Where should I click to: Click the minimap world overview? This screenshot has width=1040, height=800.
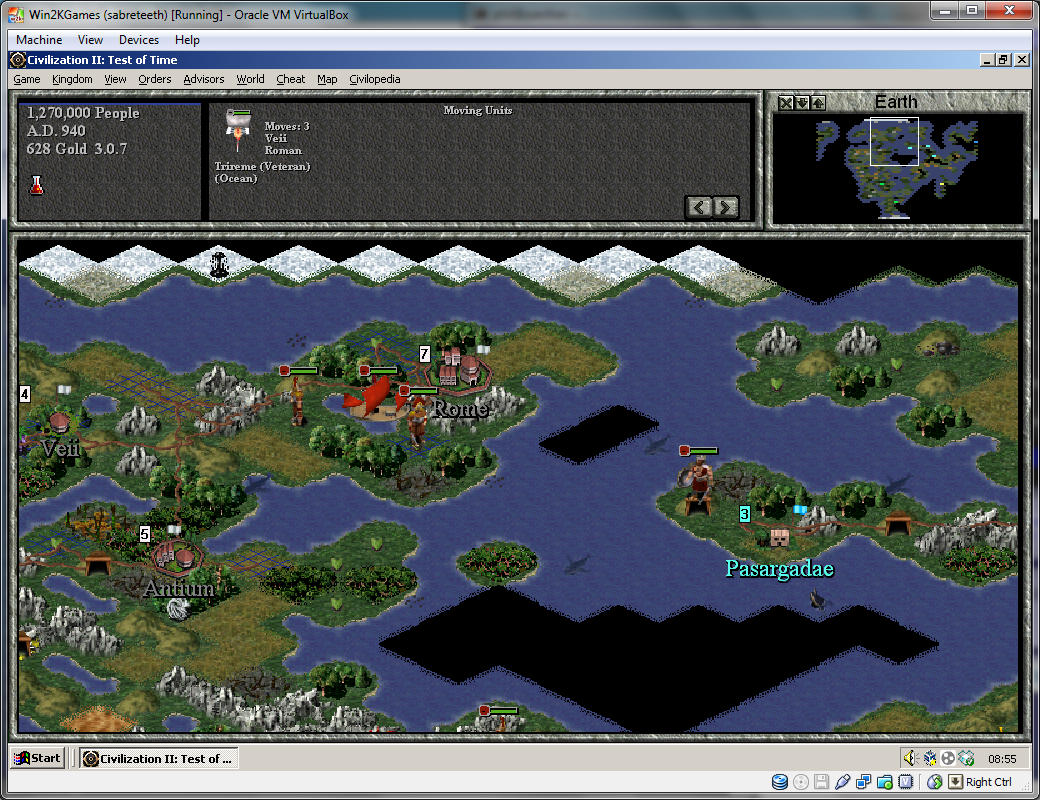(897, 167)
